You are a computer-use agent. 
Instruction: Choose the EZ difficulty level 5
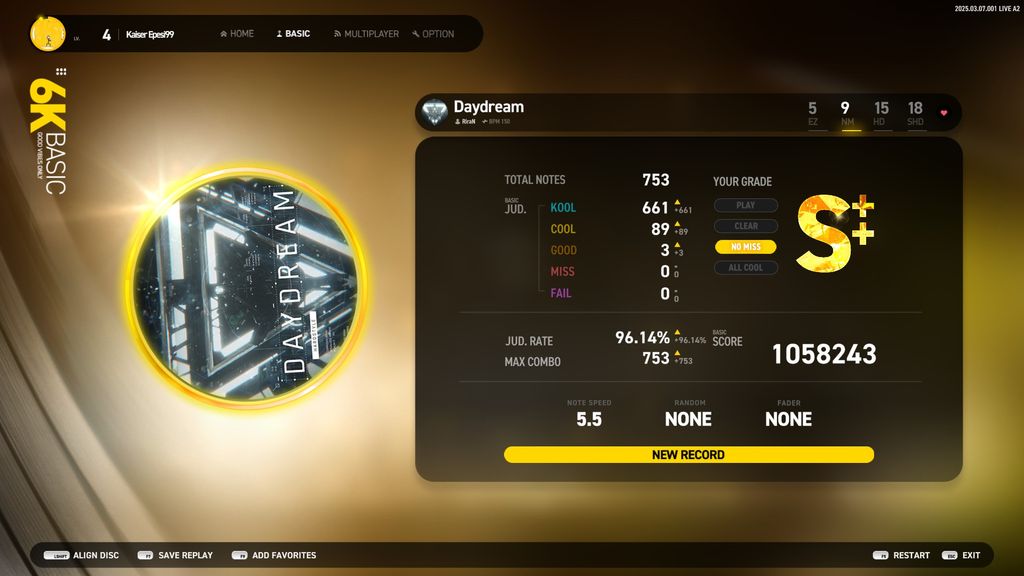(812, 113)
